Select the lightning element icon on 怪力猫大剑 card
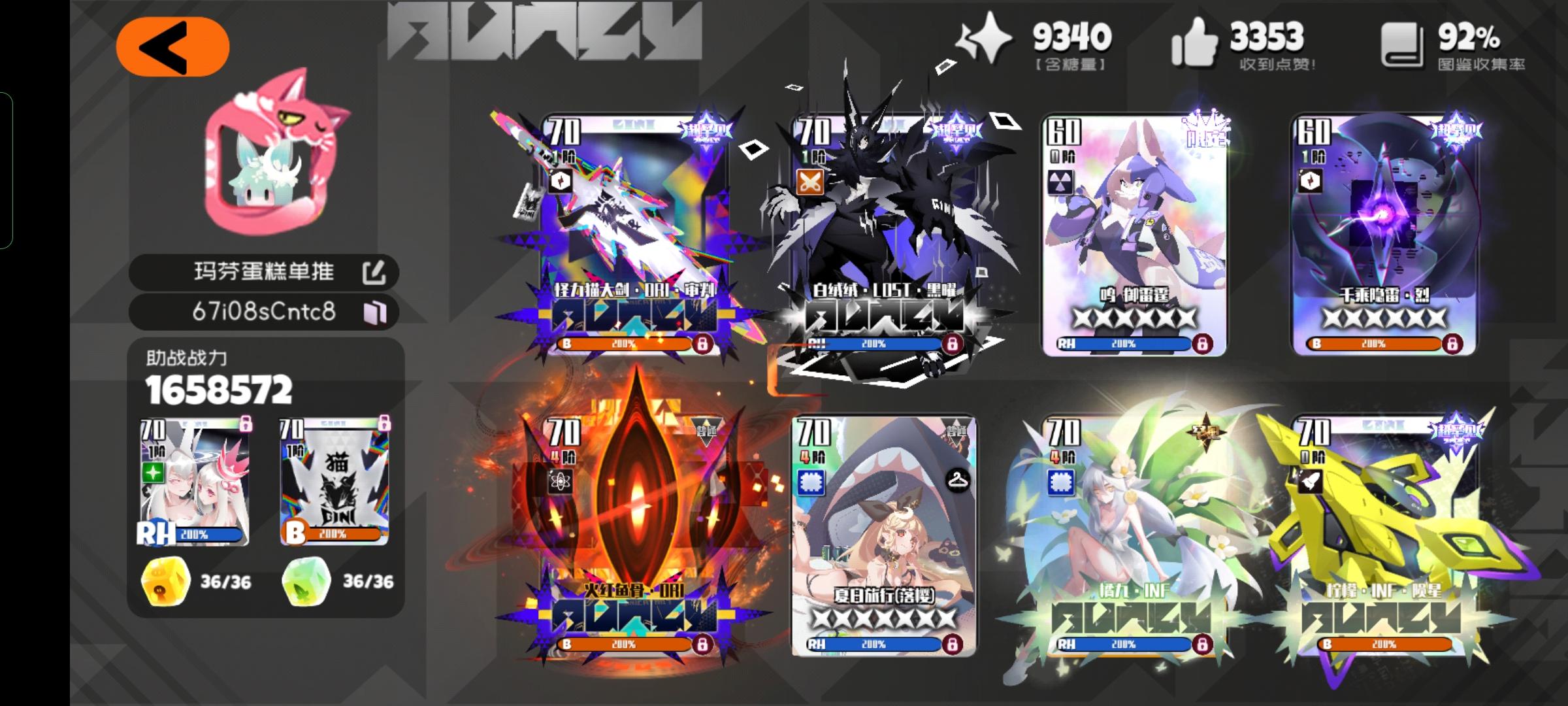 coord(560,182)
